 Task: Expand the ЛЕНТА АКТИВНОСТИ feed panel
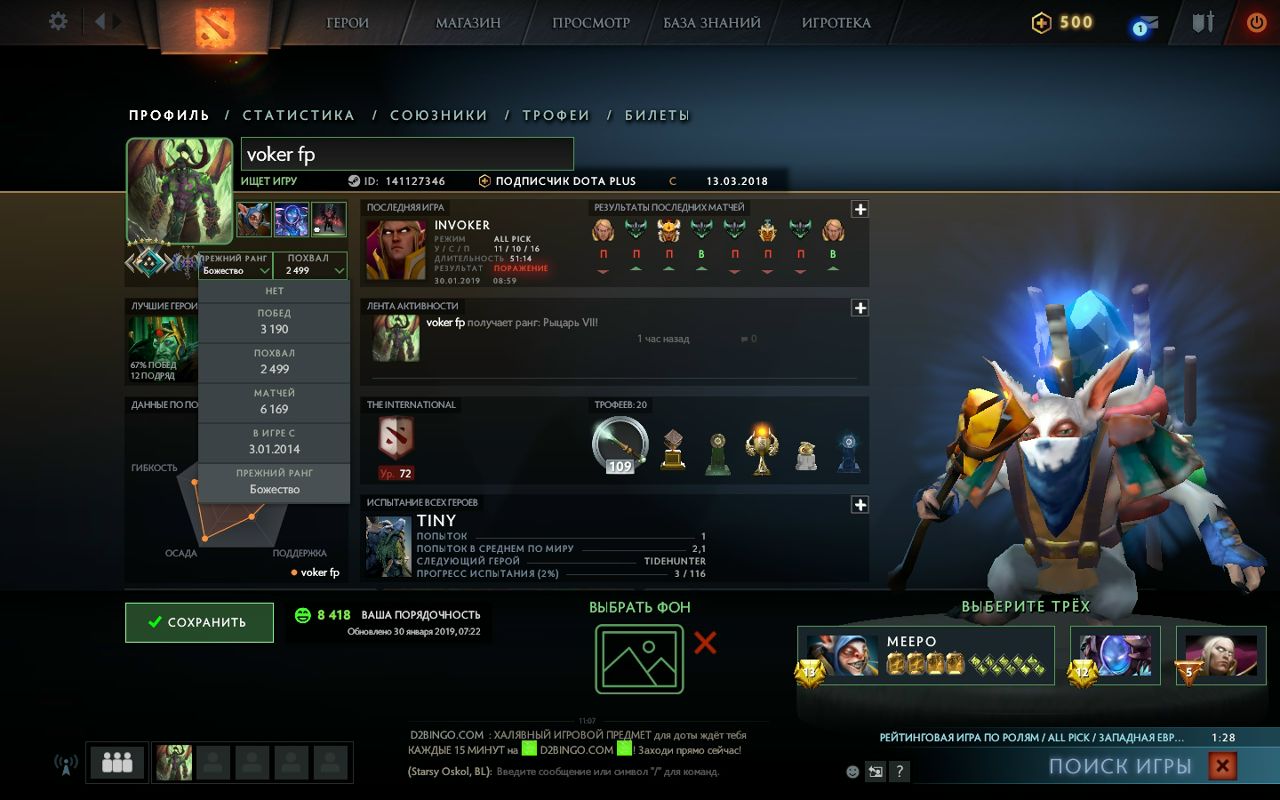tap(858, 308)
